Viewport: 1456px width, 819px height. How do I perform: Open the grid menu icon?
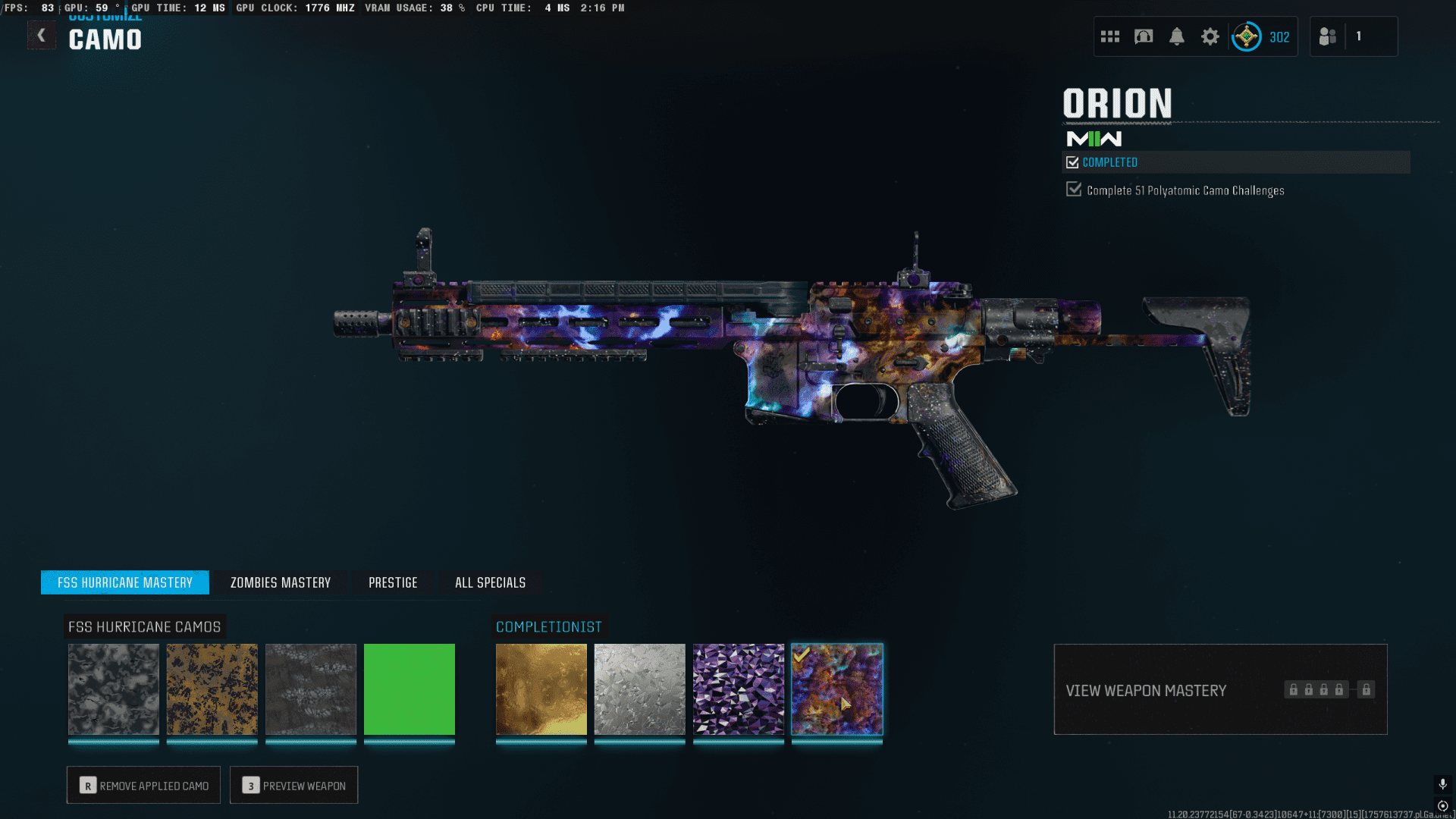[x=1110, y=36]
